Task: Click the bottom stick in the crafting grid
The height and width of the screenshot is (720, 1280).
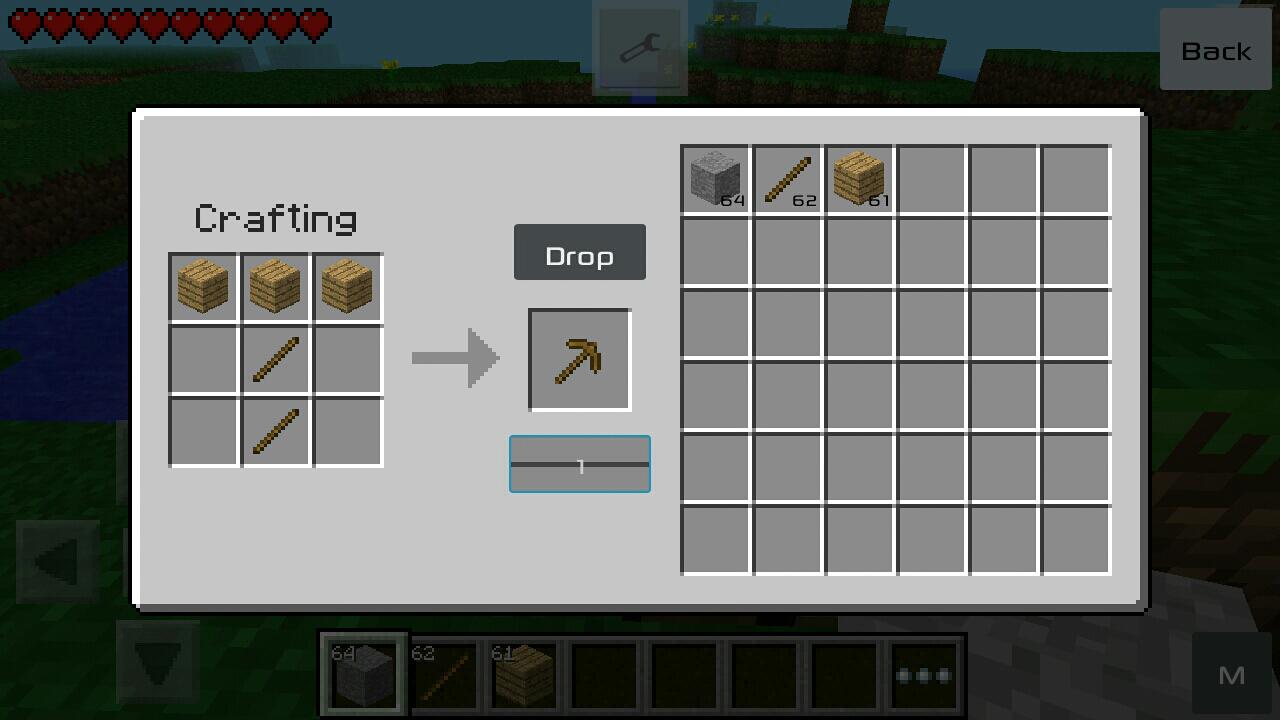Action: (275, 431)
